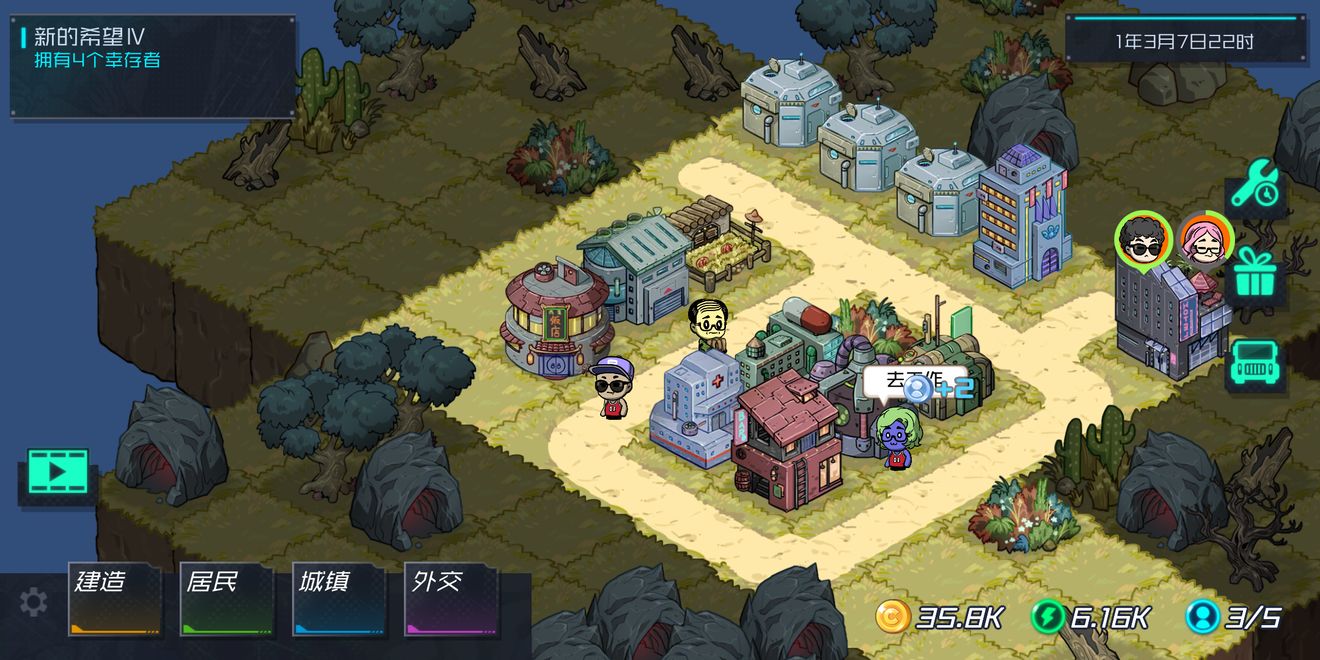Open the 新的希望IV objective panel

pyautogui.click(x=153, y=65)
